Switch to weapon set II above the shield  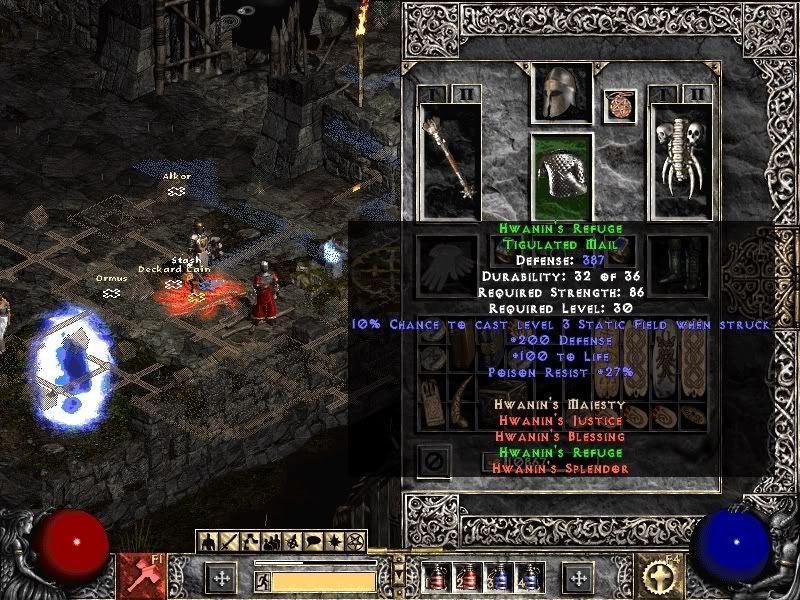698,94
